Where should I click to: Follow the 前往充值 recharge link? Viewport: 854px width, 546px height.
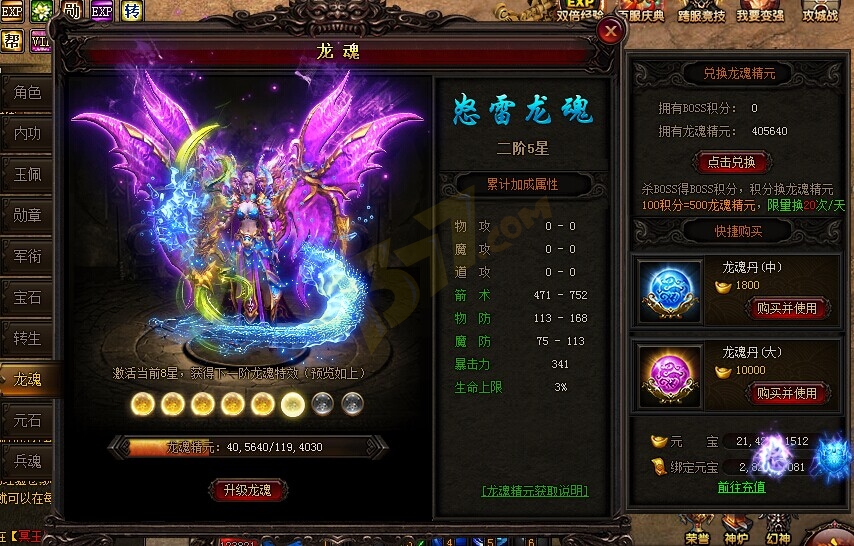pos(741,487)
